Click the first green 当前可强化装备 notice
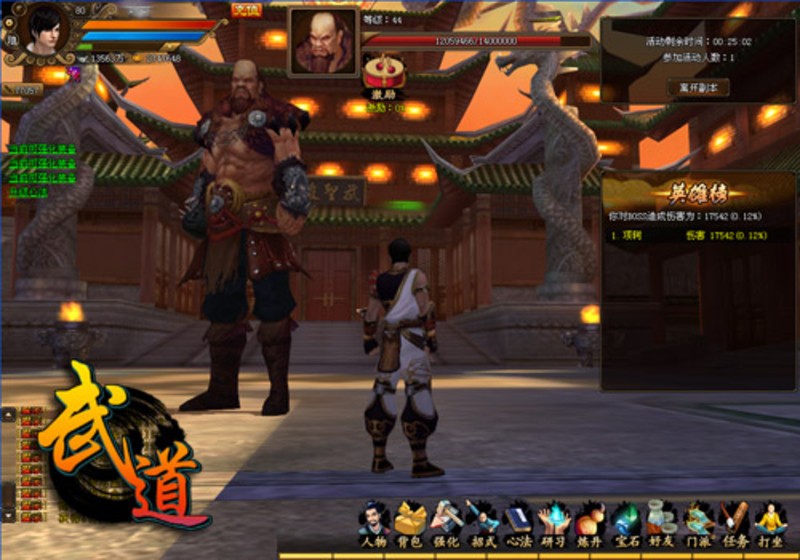 (44, 150)
